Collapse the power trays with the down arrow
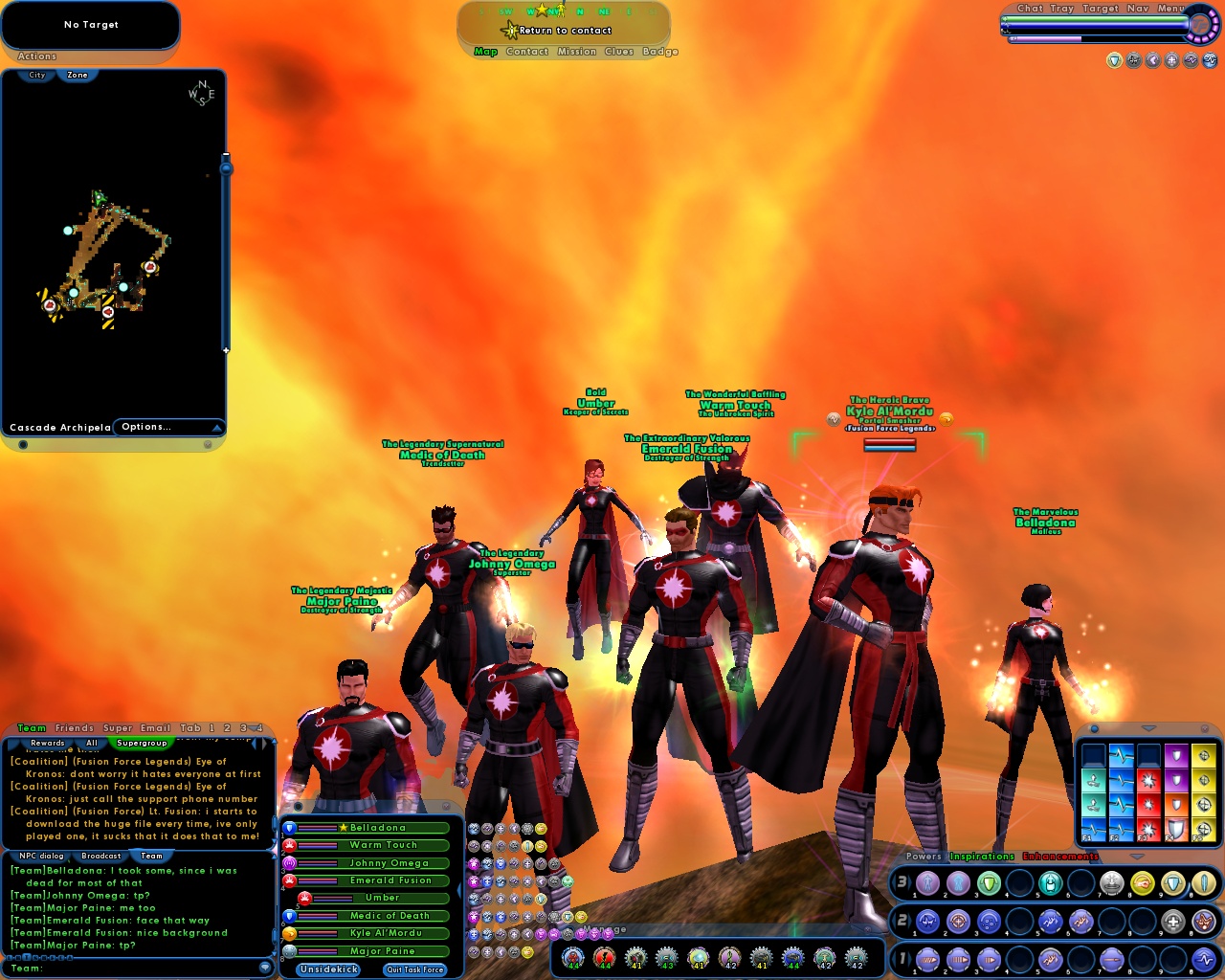The height and width of the screenshot is (980, 1225). (1136, 857)
